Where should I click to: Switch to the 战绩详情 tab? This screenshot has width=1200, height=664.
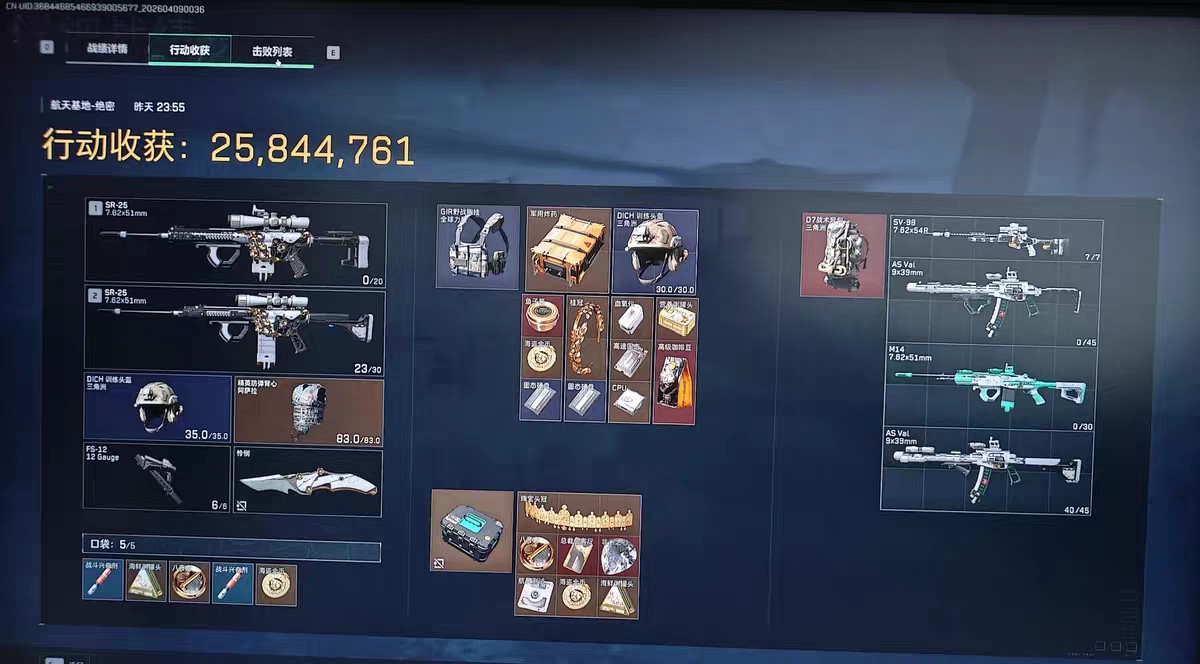(x=107, y=50)
